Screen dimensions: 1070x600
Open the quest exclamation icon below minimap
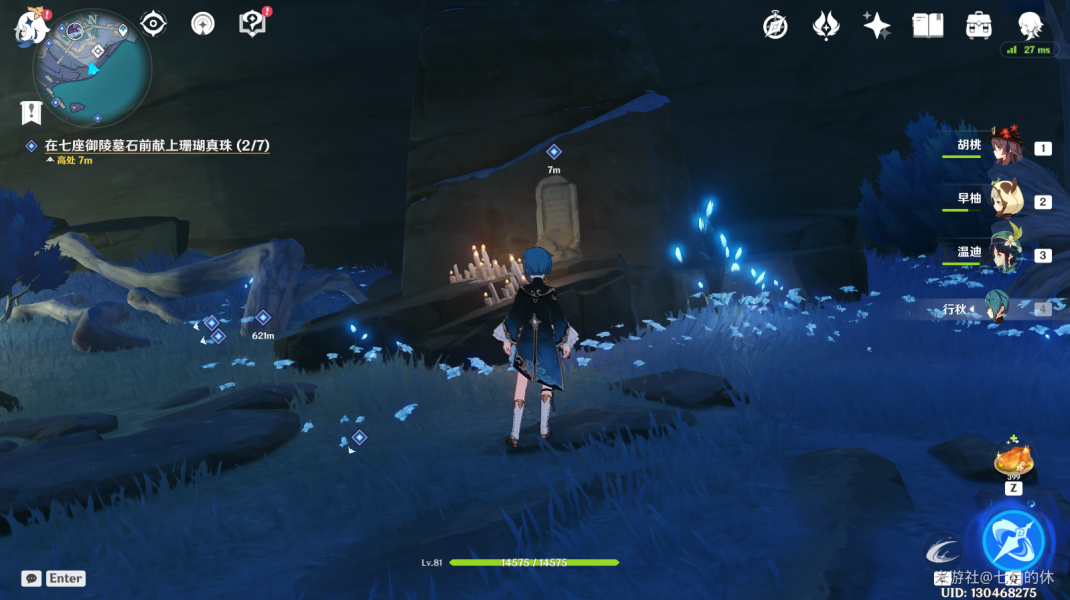[x=31, y=111]
